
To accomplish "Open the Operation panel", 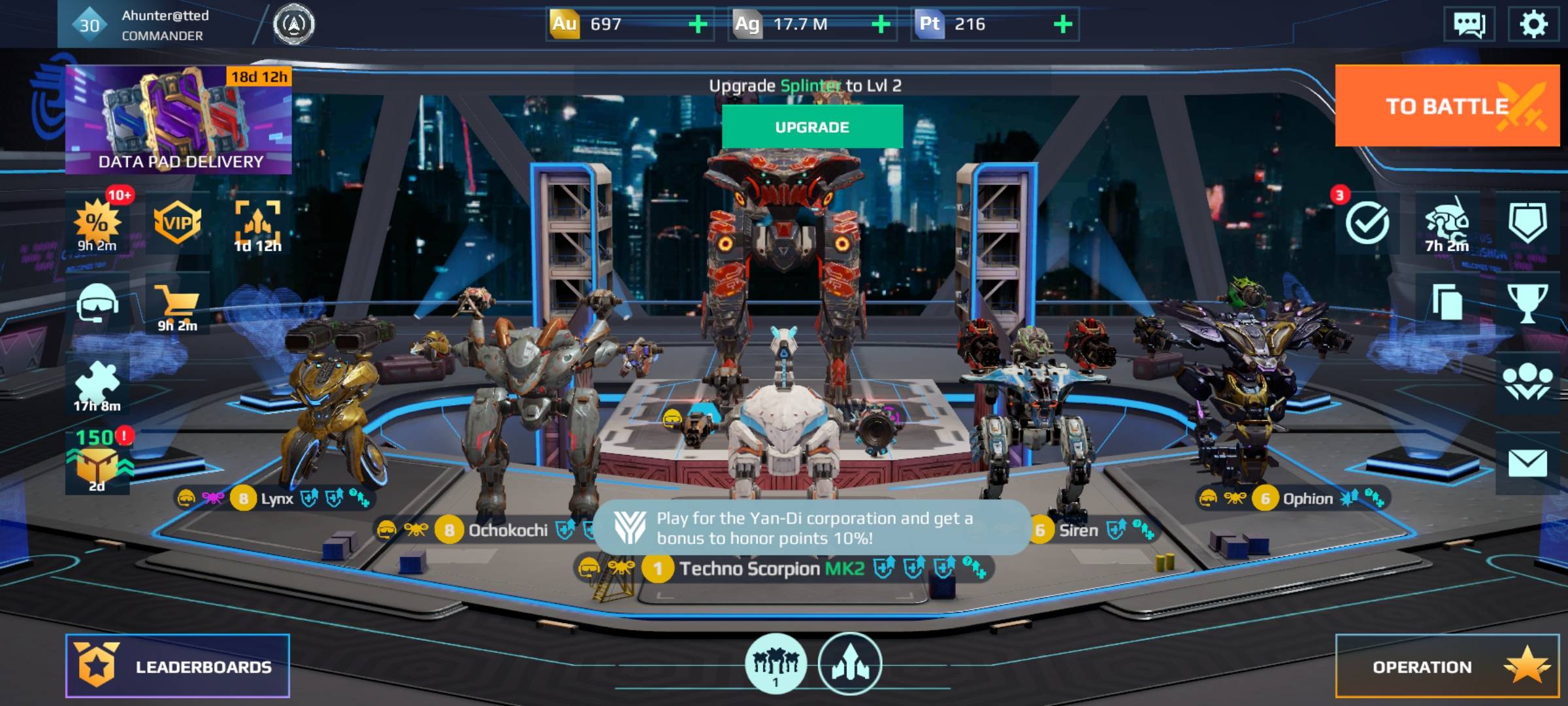I will 1446,666.
